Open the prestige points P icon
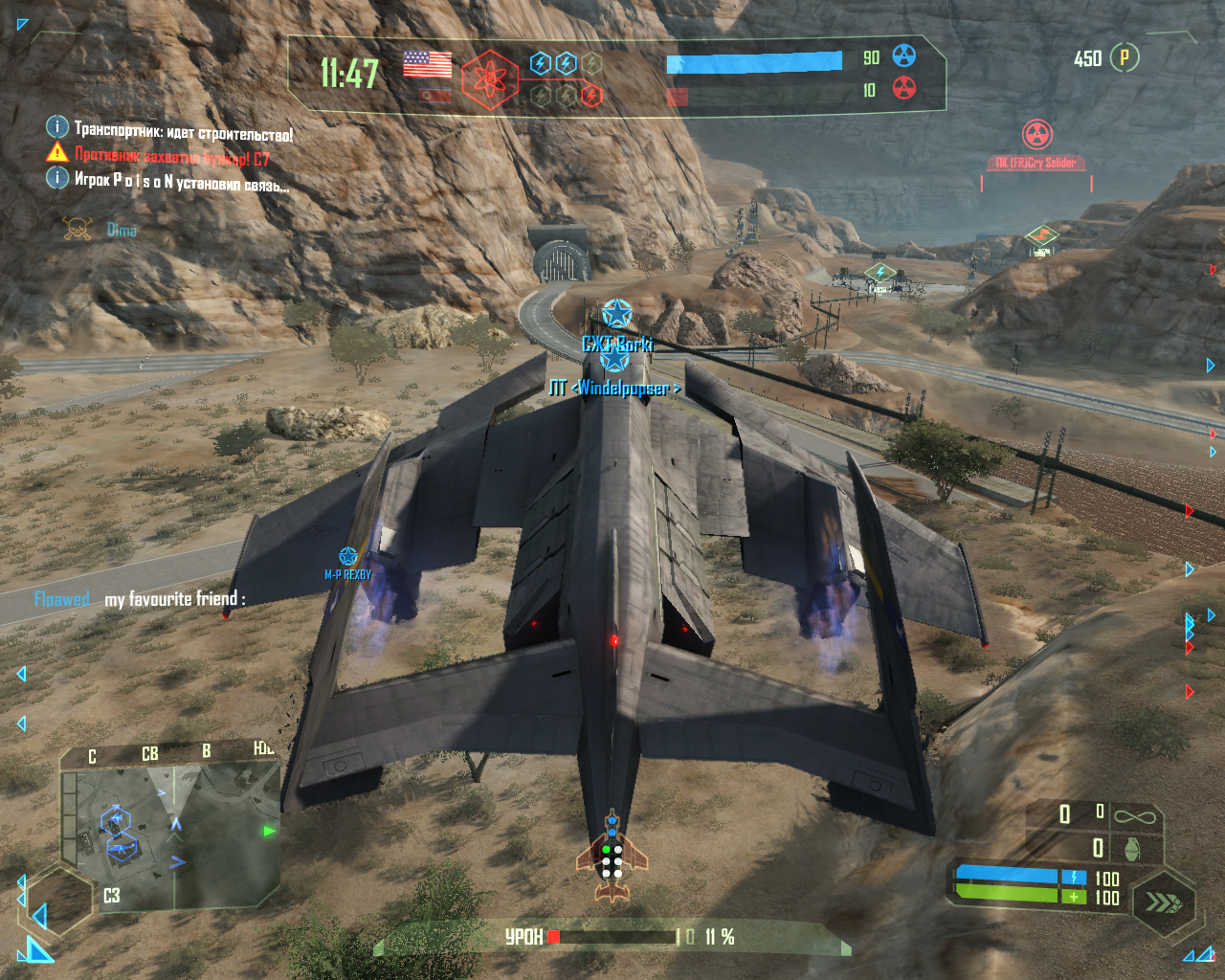The width and height of the screenshot is (1225, 980). tap(1125, 58)
